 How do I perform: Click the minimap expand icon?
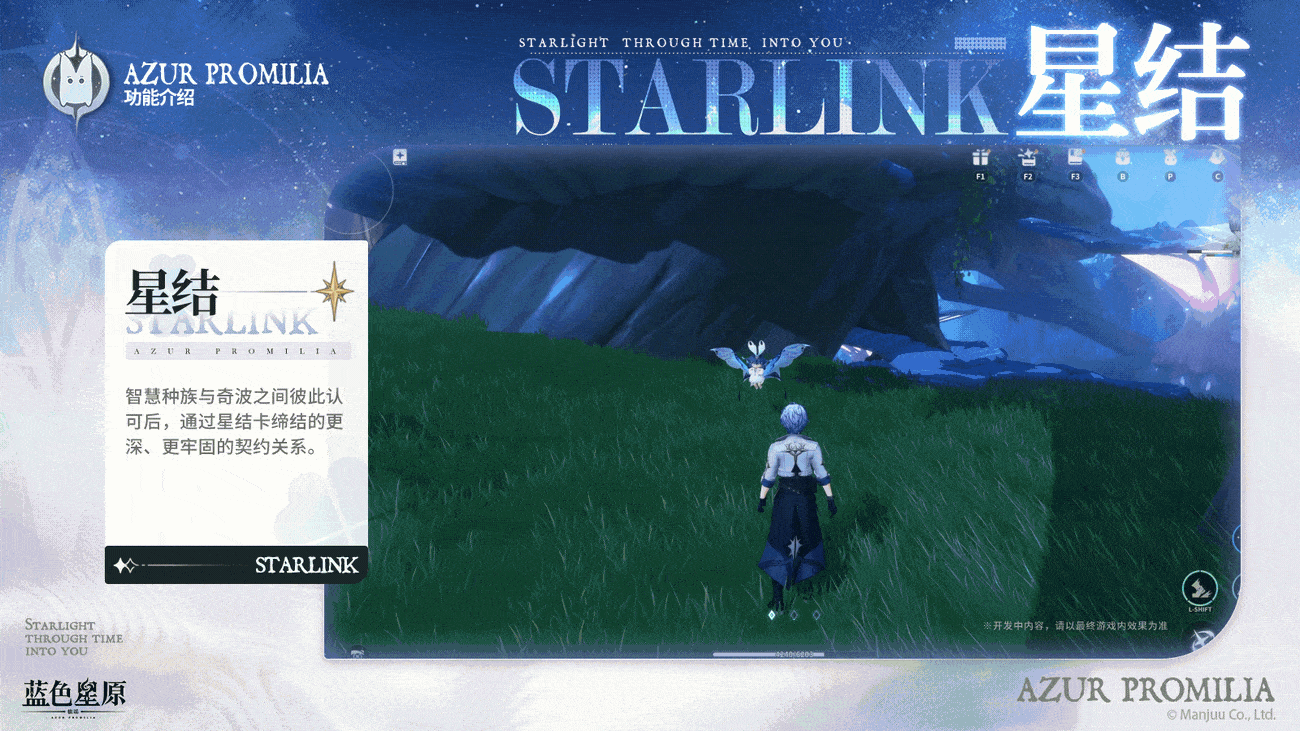(398, 156)
